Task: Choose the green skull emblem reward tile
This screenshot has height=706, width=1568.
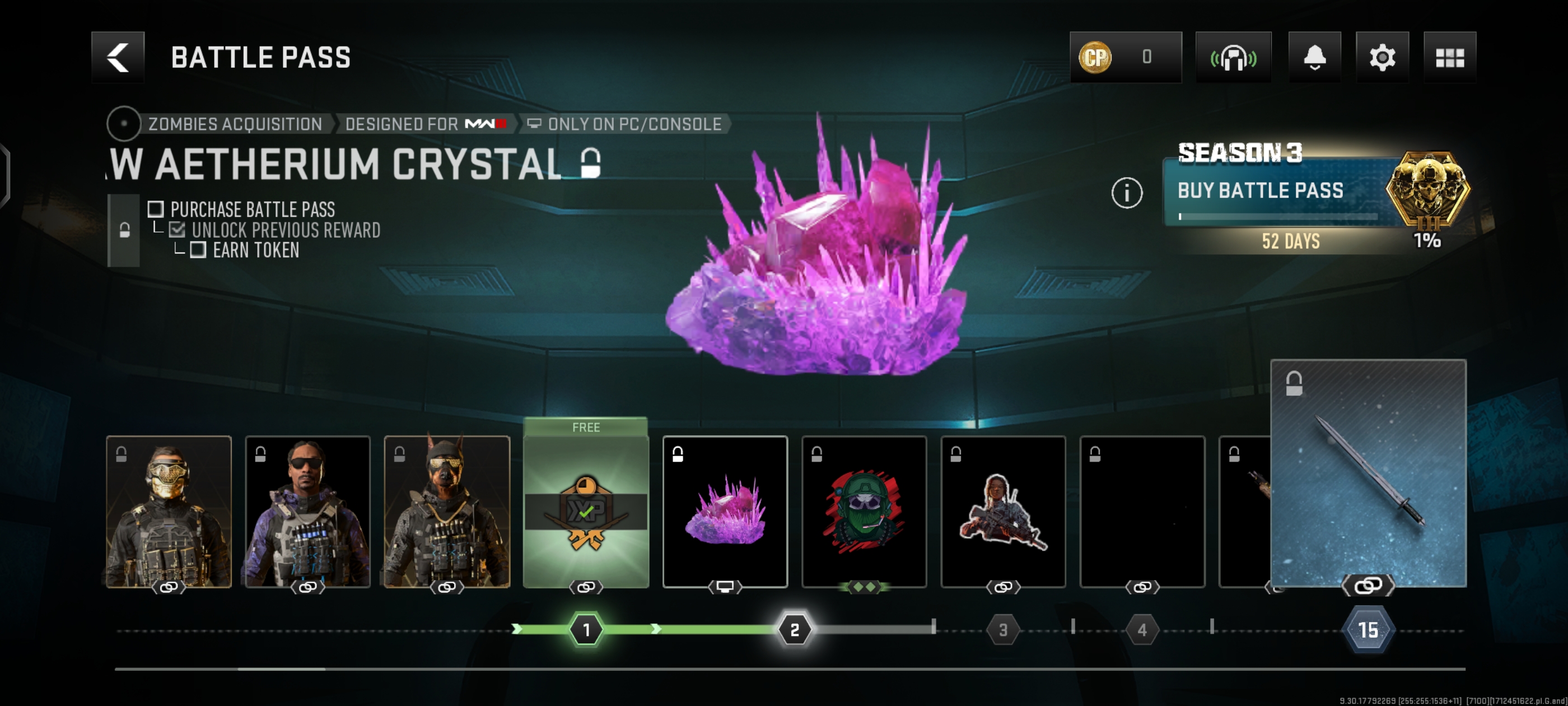Action: pos(864,511)
